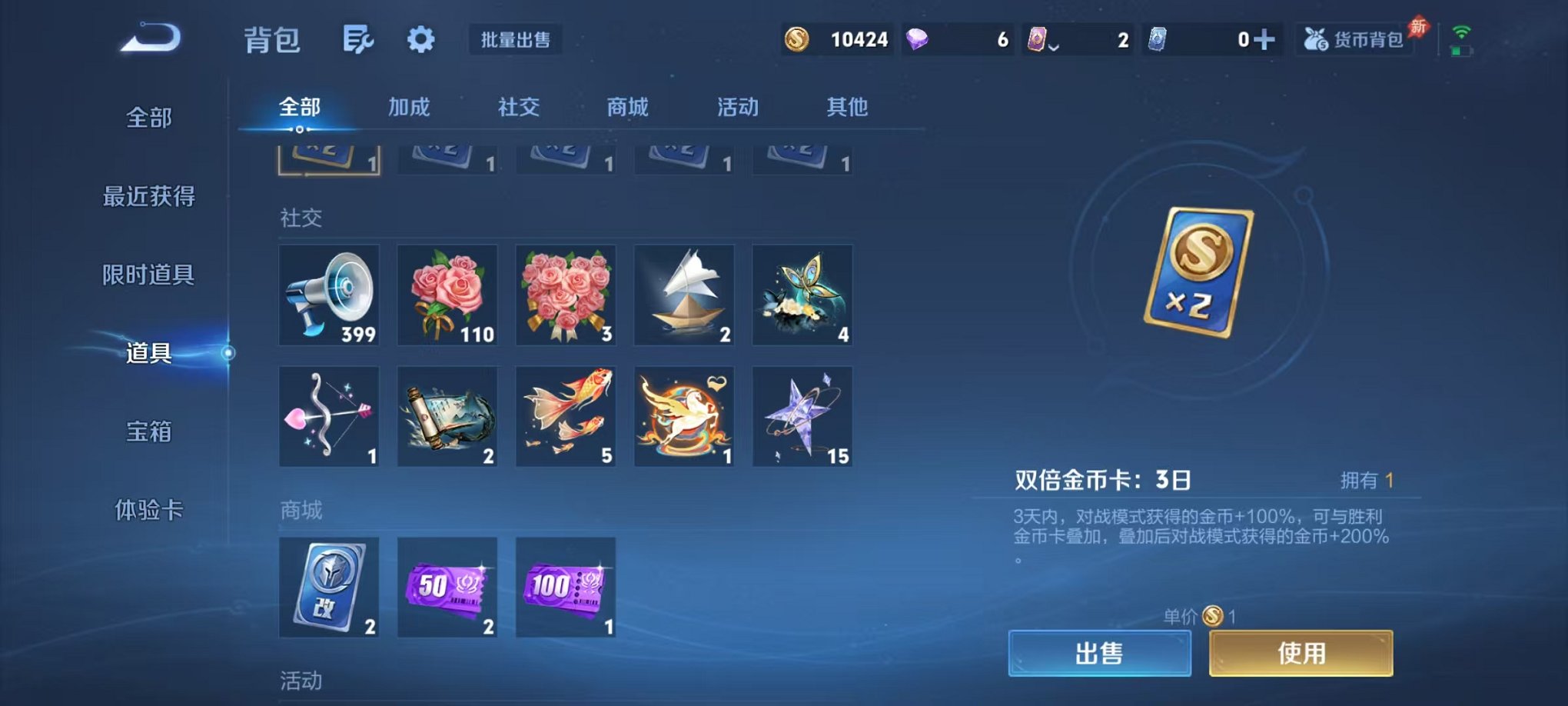Click the paper boat item
This screenshot has width=1568, height=706.
683,296
